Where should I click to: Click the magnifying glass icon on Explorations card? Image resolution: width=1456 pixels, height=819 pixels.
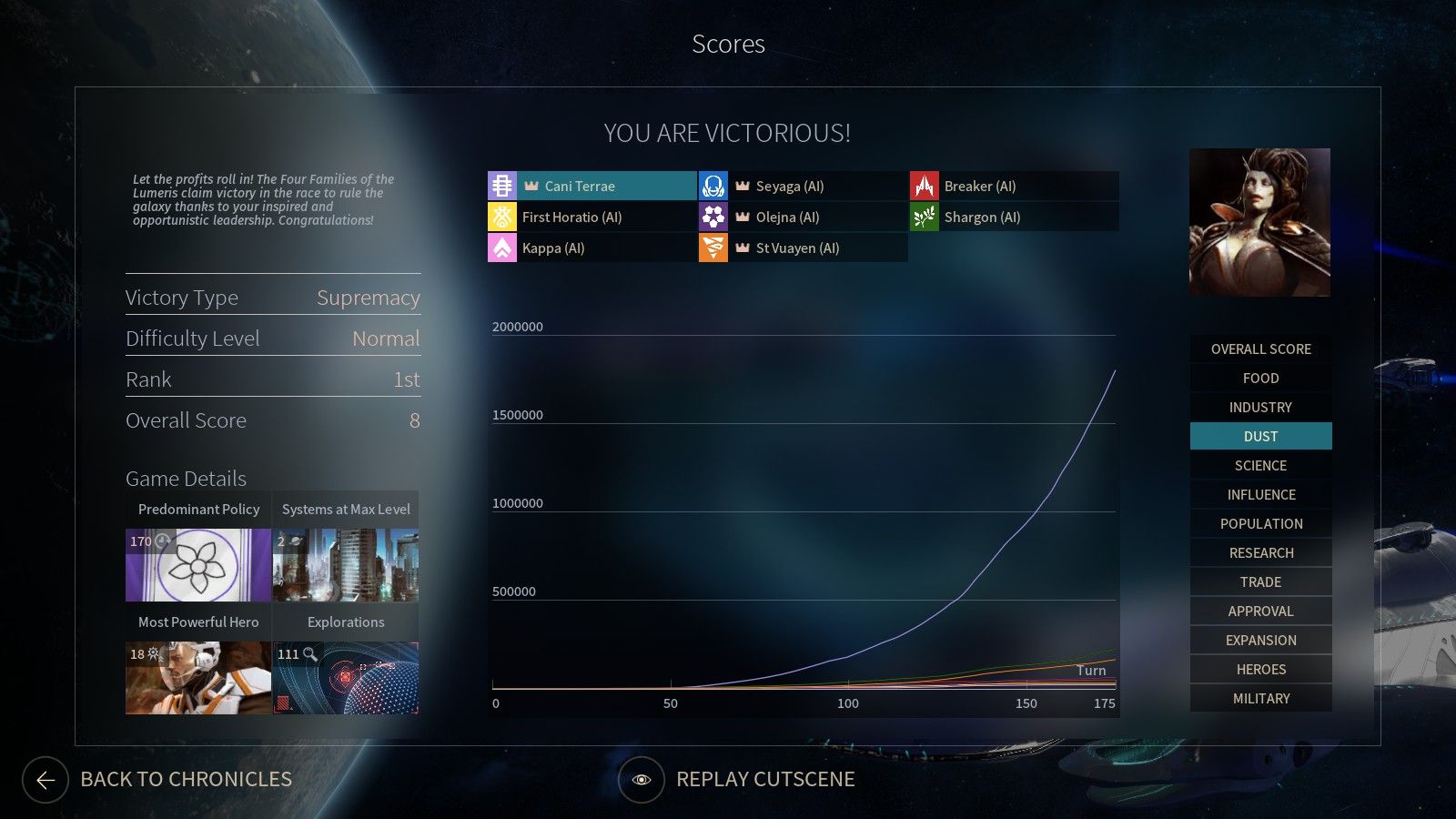point(309,653)
